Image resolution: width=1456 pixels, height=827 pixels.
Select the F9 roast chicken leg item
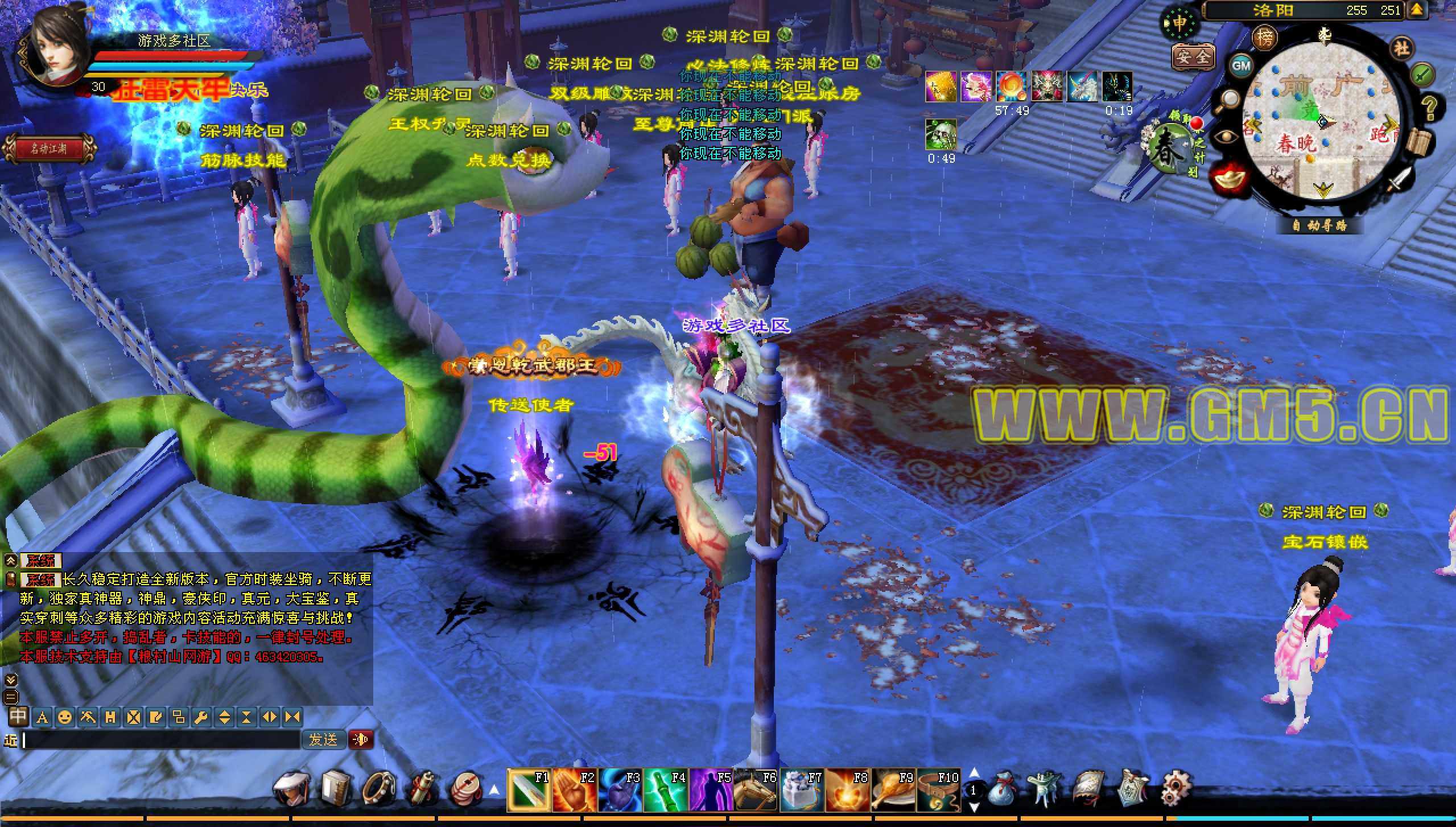coord(892,790)
